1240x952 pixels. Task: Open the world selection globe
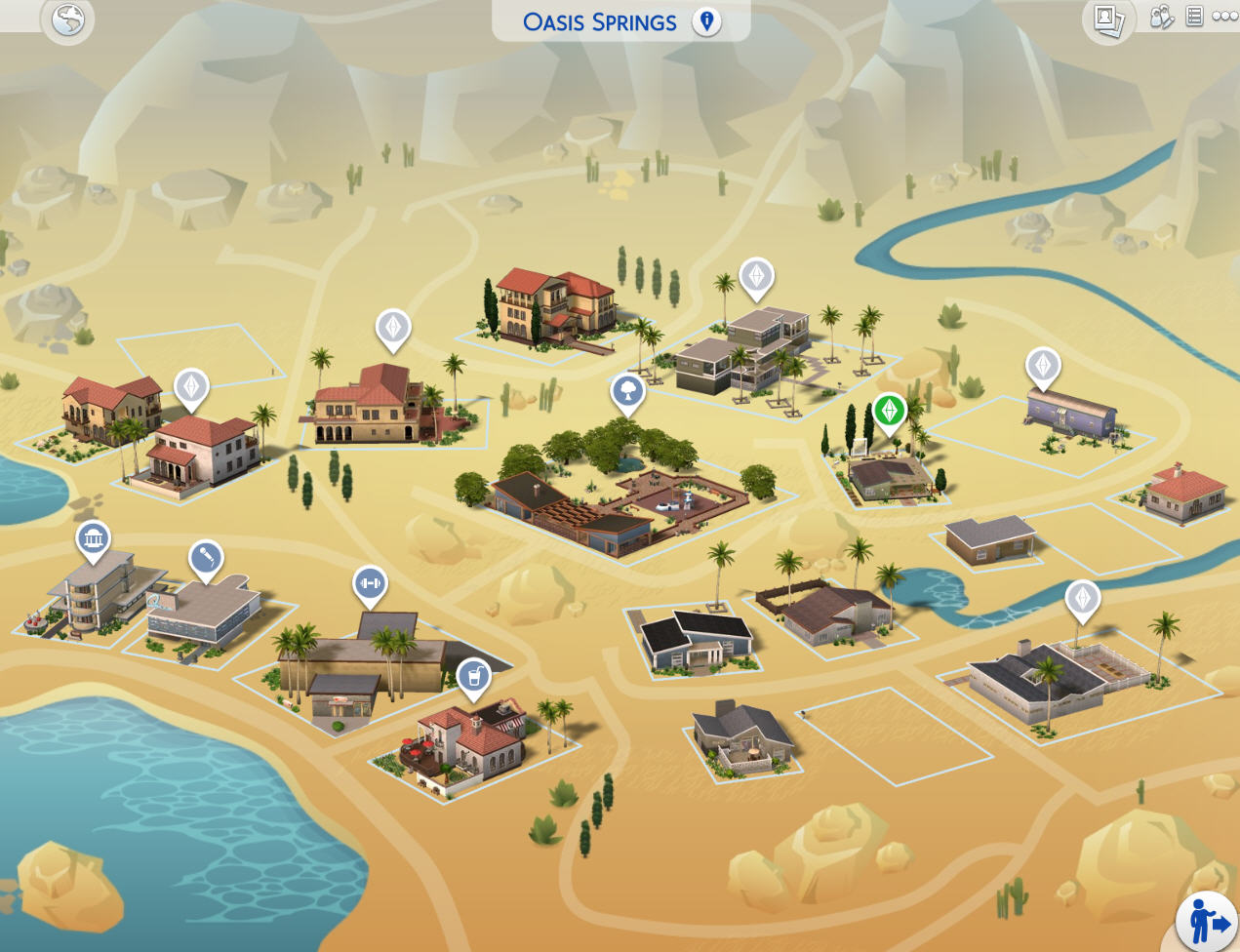point(67,20)
